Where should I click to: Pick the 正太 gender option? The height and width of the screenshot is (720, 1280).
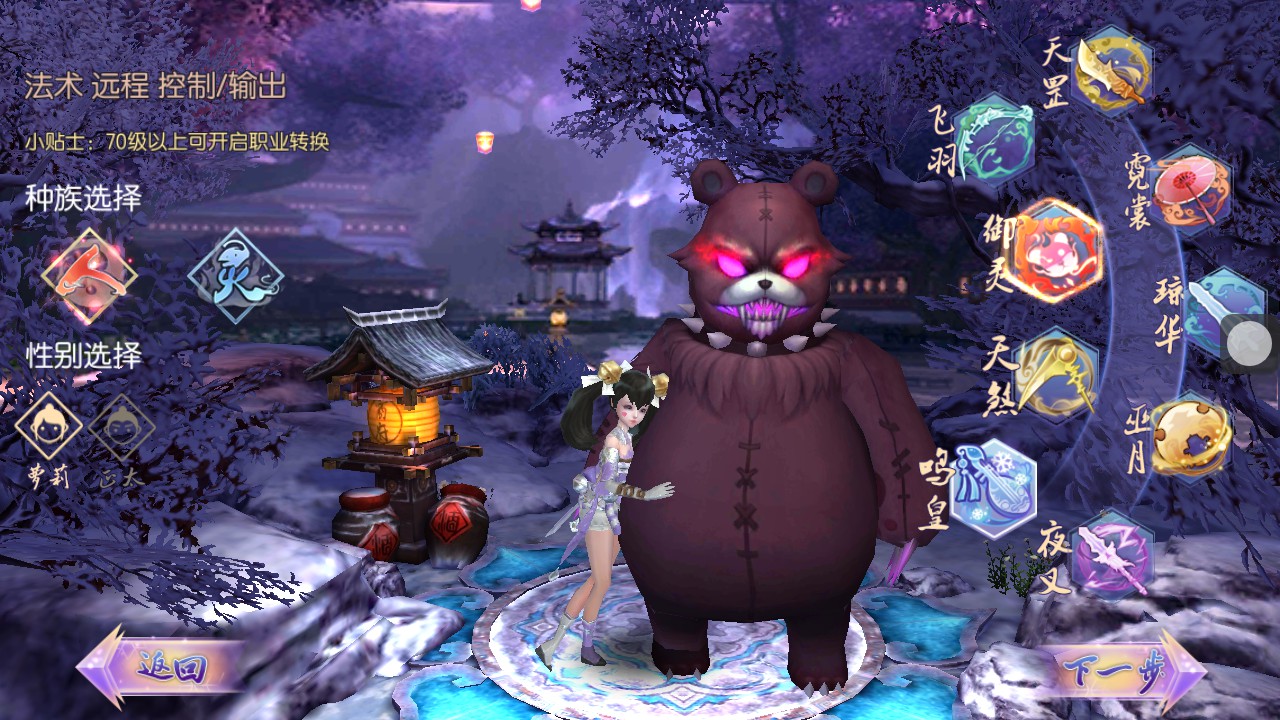[x=121, y=428]
